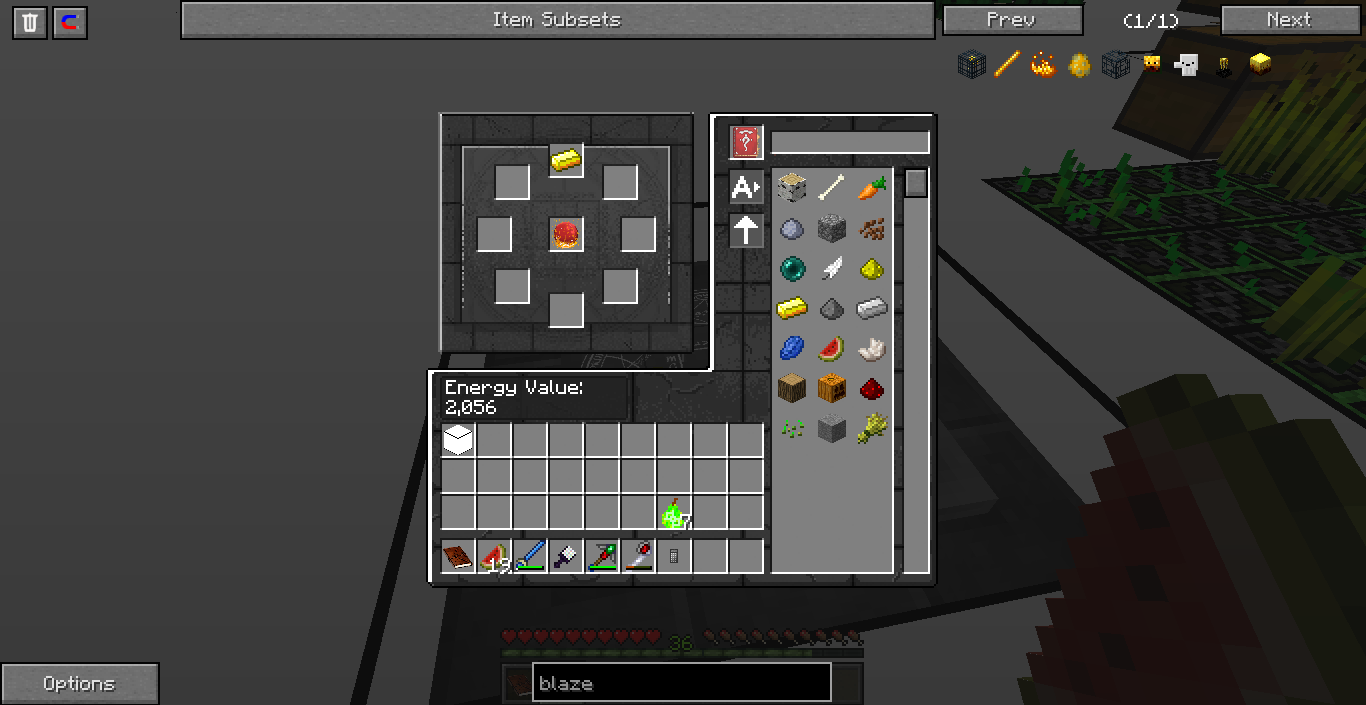The width and height of the screenshot is (1366, 705).
Task: Click the trash can delete button
Action: pyautogui.click(x=30, y=23)
